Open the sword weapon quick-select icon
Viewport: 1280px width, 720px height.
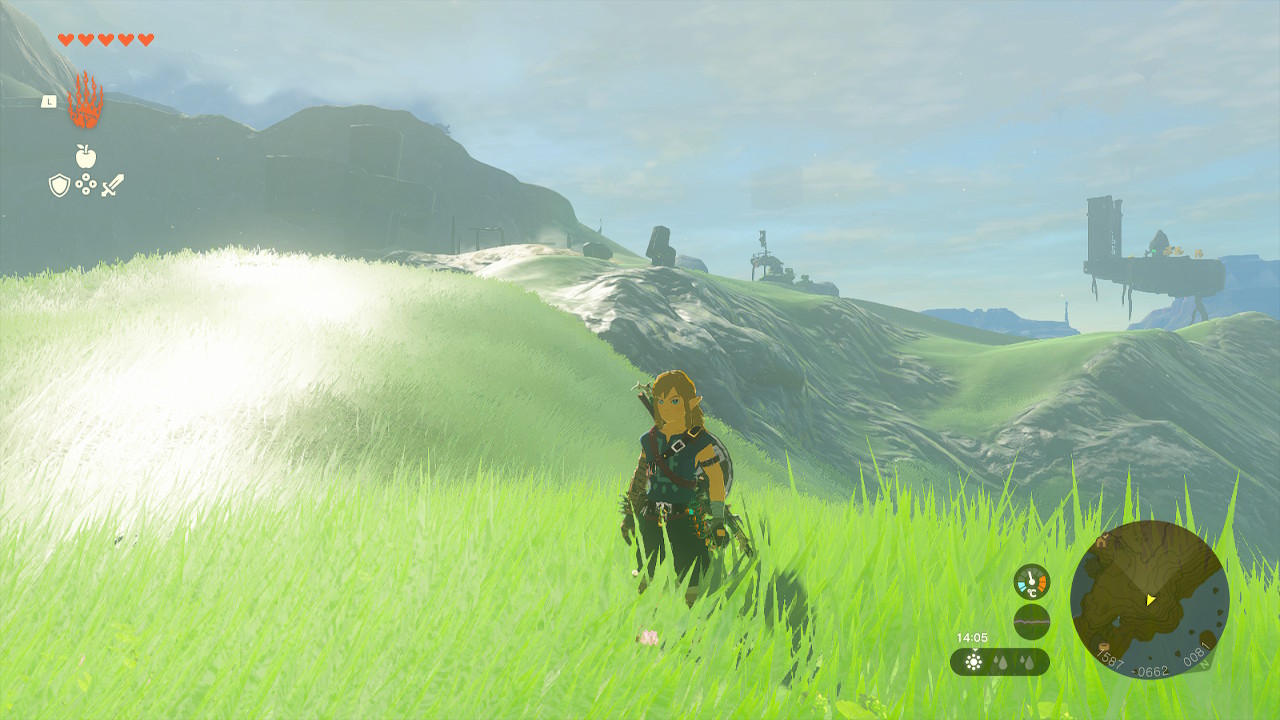tap(113, 185)
